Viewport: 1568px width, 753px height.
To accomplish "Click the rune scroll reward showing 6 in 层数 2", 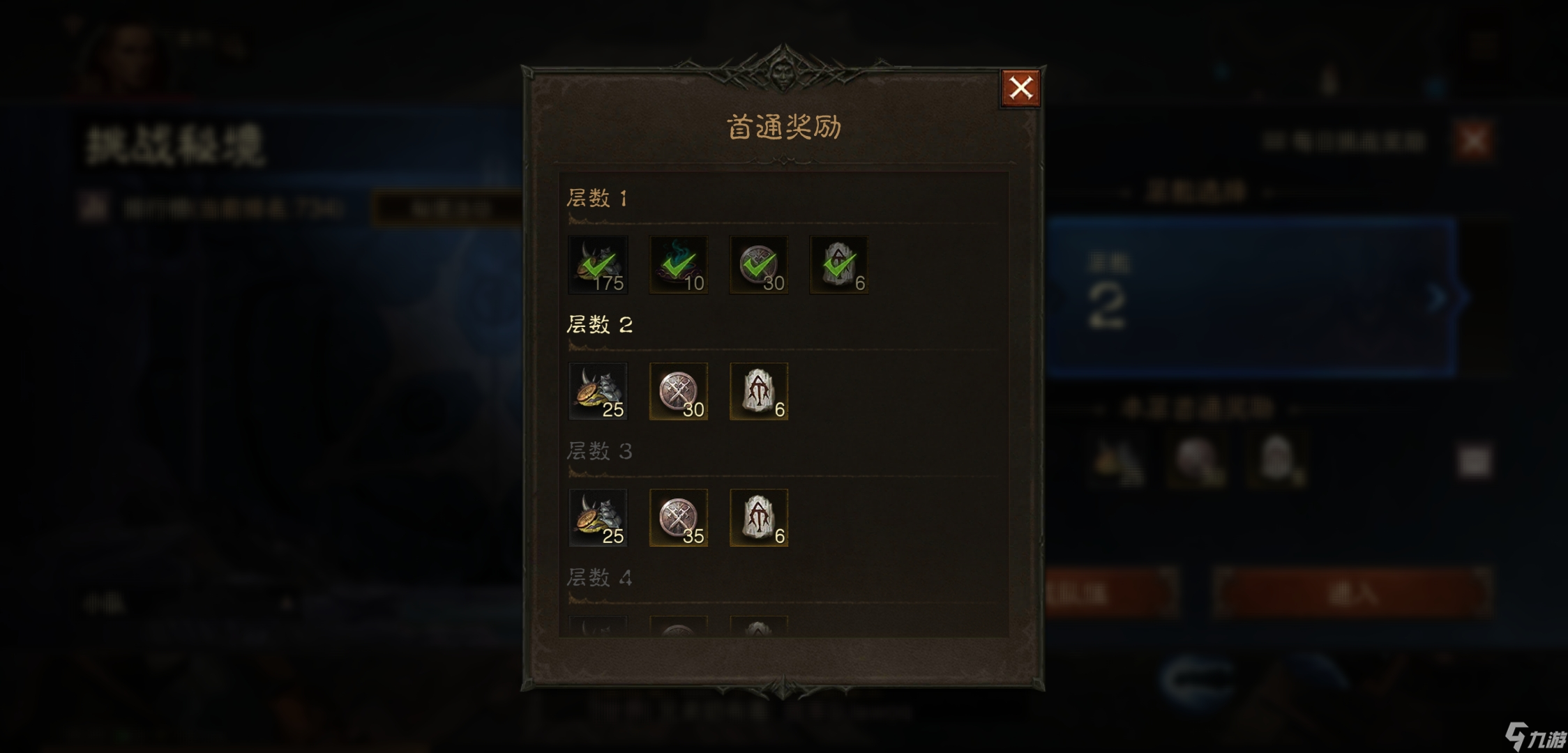I will click(x=757, y=393).
